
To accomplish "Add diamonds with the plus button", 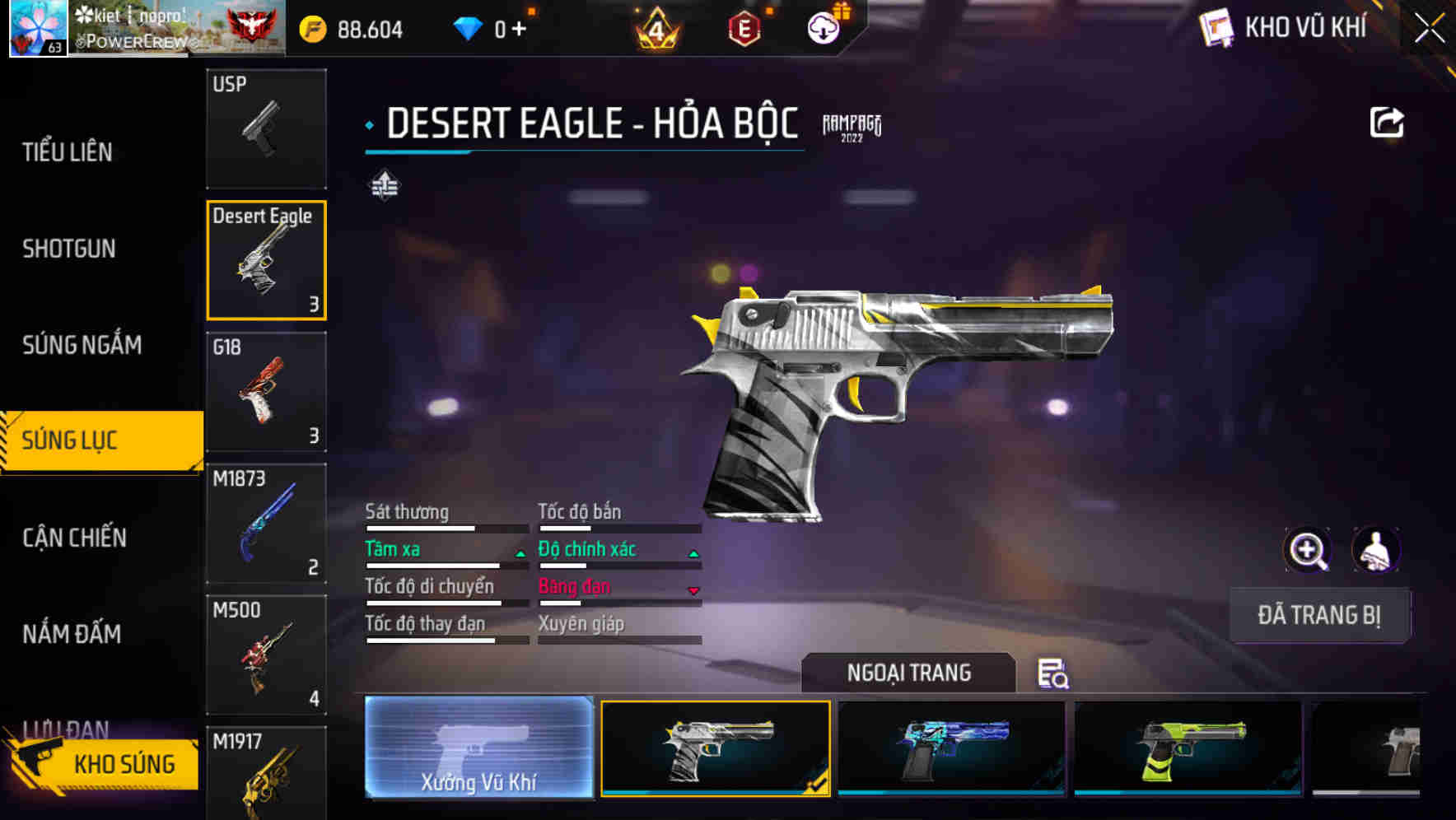I will coord(520,27).
